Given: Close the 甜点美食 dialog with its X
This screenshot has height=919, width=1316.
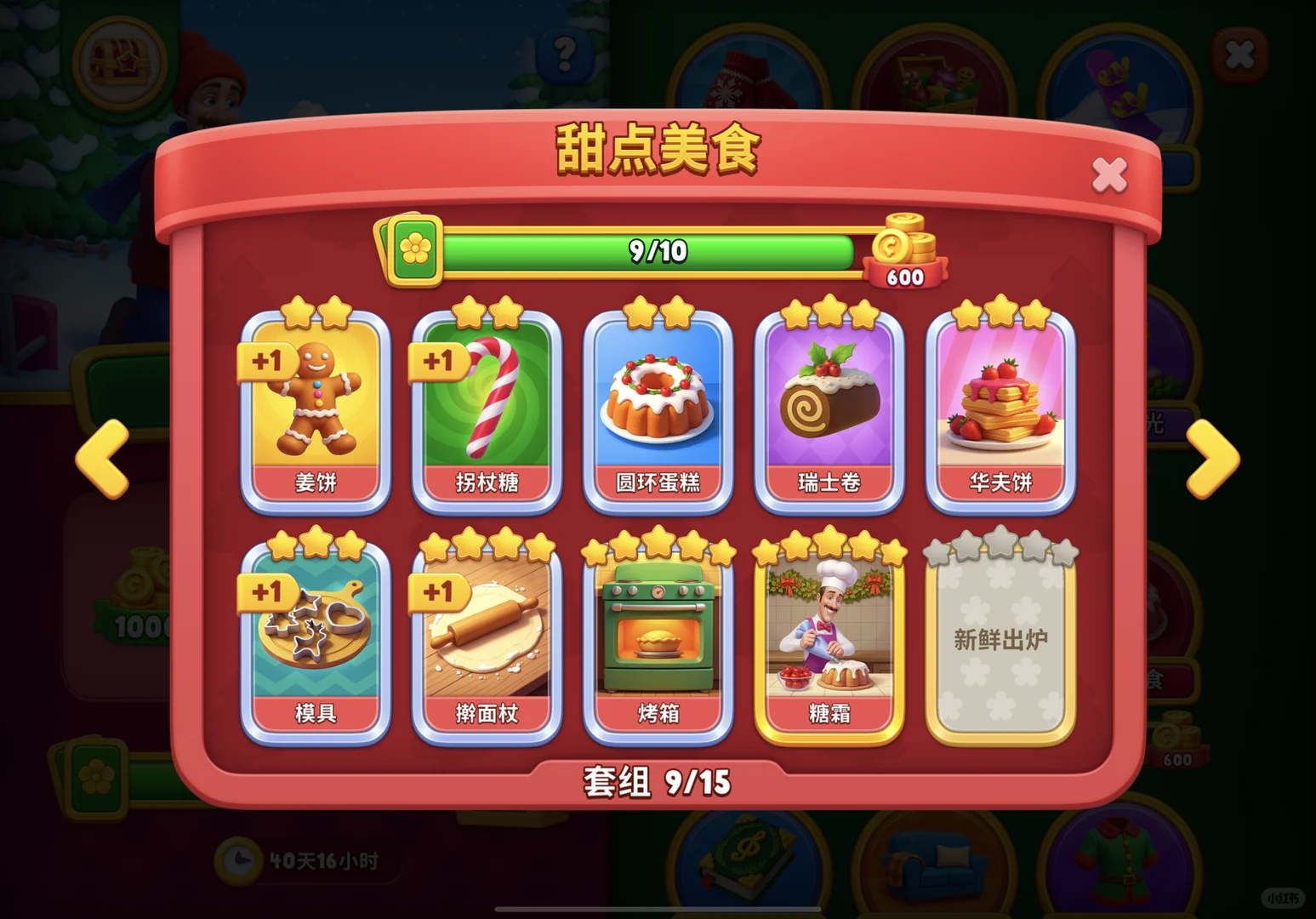Looking at the screenshot, I should pyautogui.click(x=1110, y=174).
